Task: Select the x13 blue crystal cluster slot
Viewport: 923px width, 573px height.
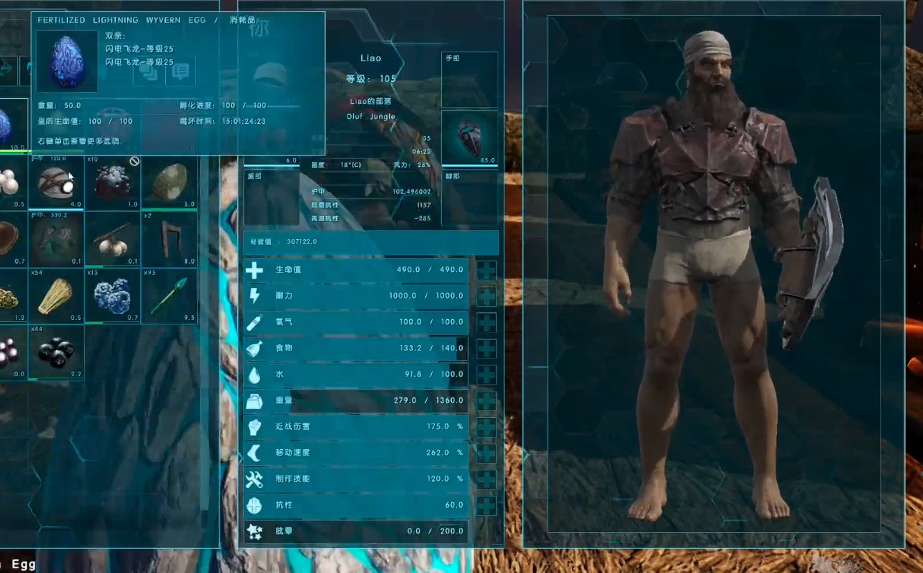Action: point(113,296)
